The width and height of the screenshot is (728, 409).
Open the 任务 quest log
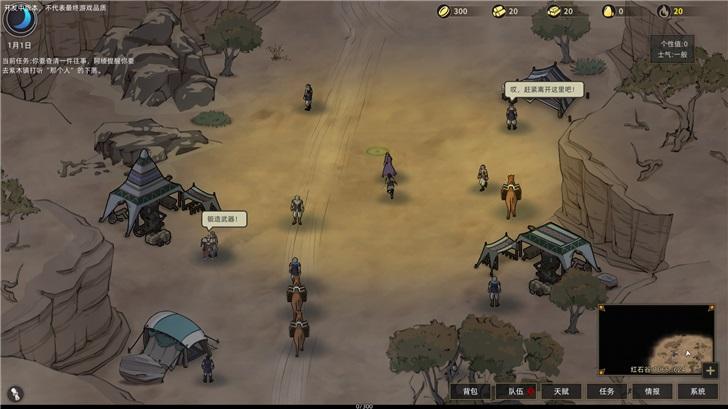click(607, 391)
